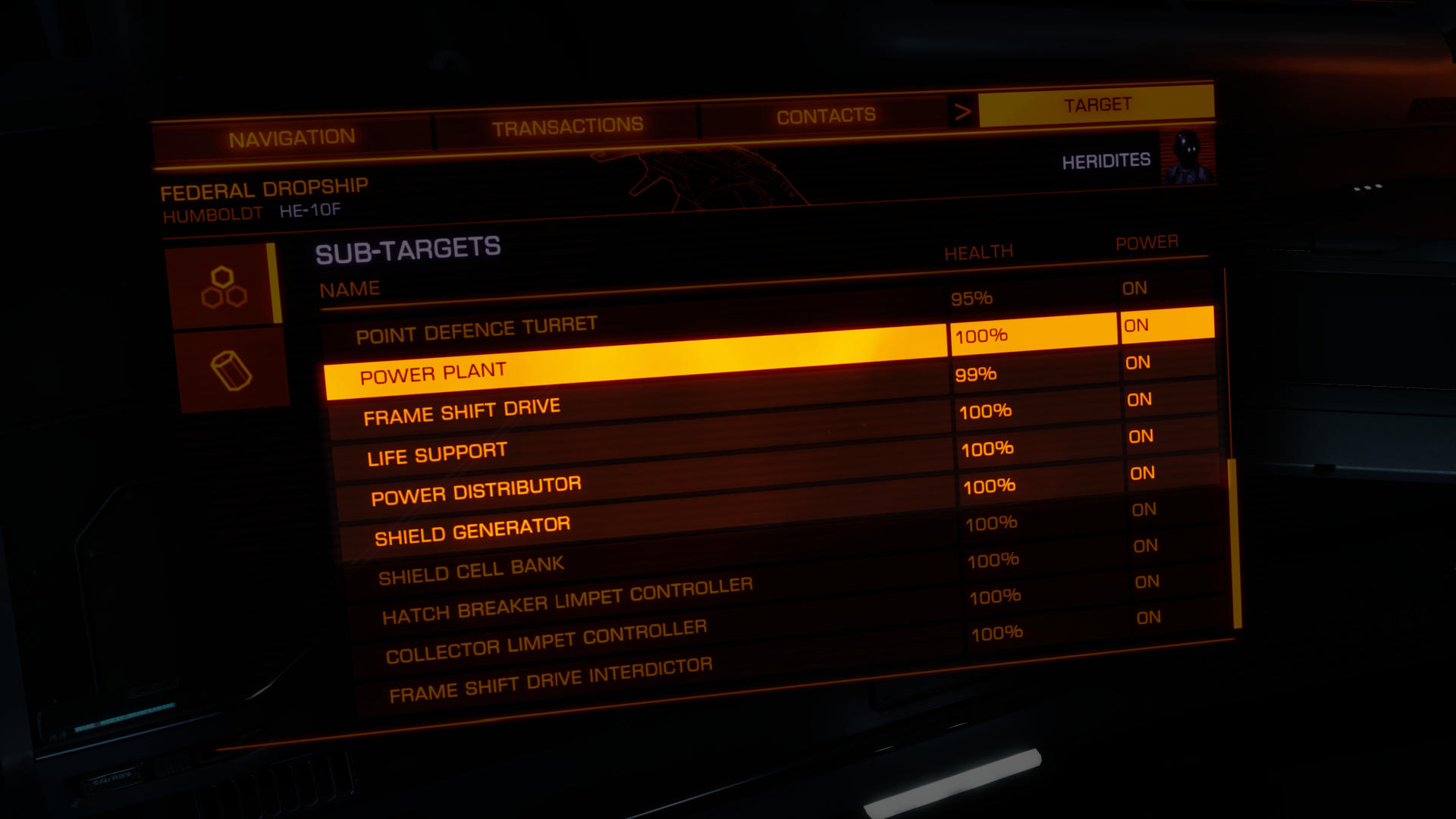Show the Contacts tab
This screenshot has height=819, width=1456.
pos(826,116)
